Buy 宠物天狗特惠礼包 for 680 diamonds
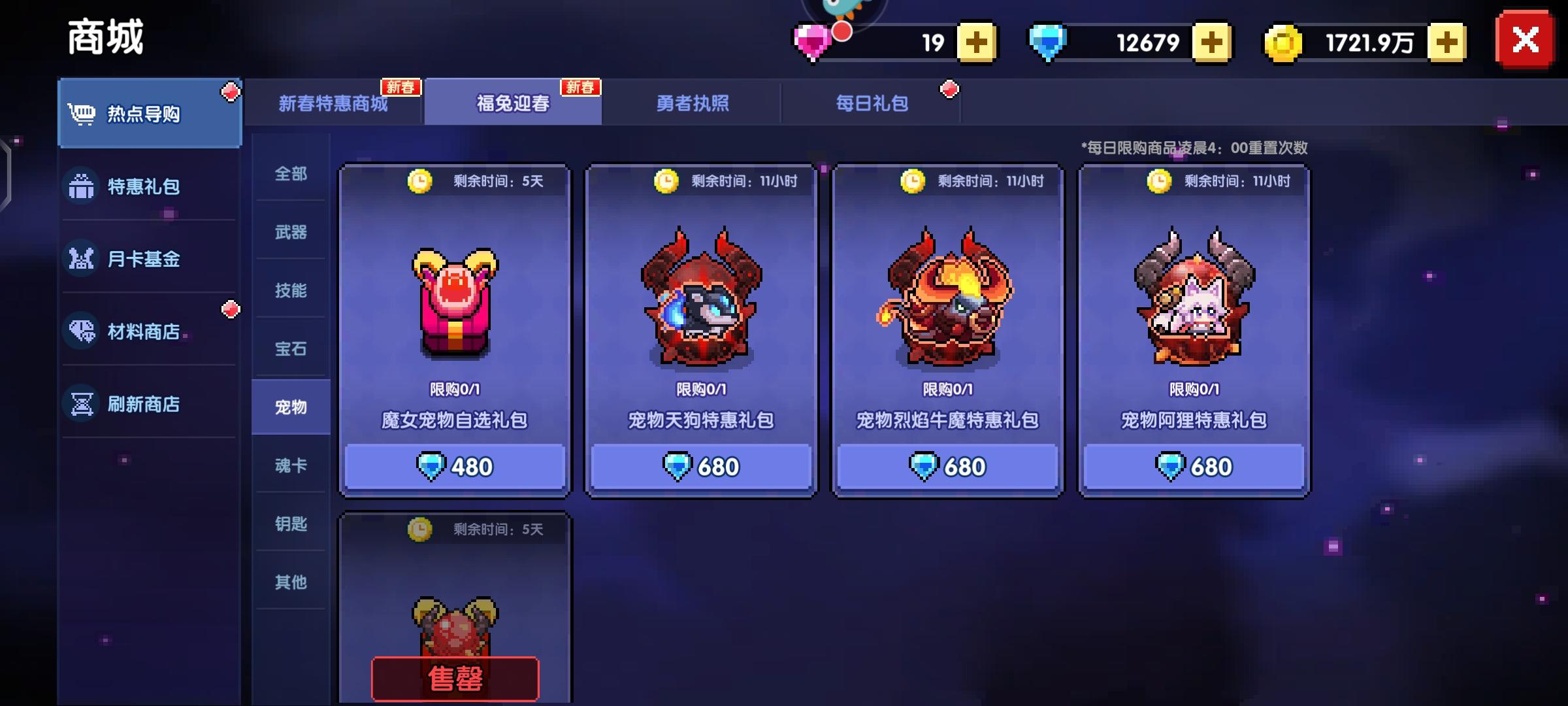Screen dimensions: 1568x706 (700, 465)
